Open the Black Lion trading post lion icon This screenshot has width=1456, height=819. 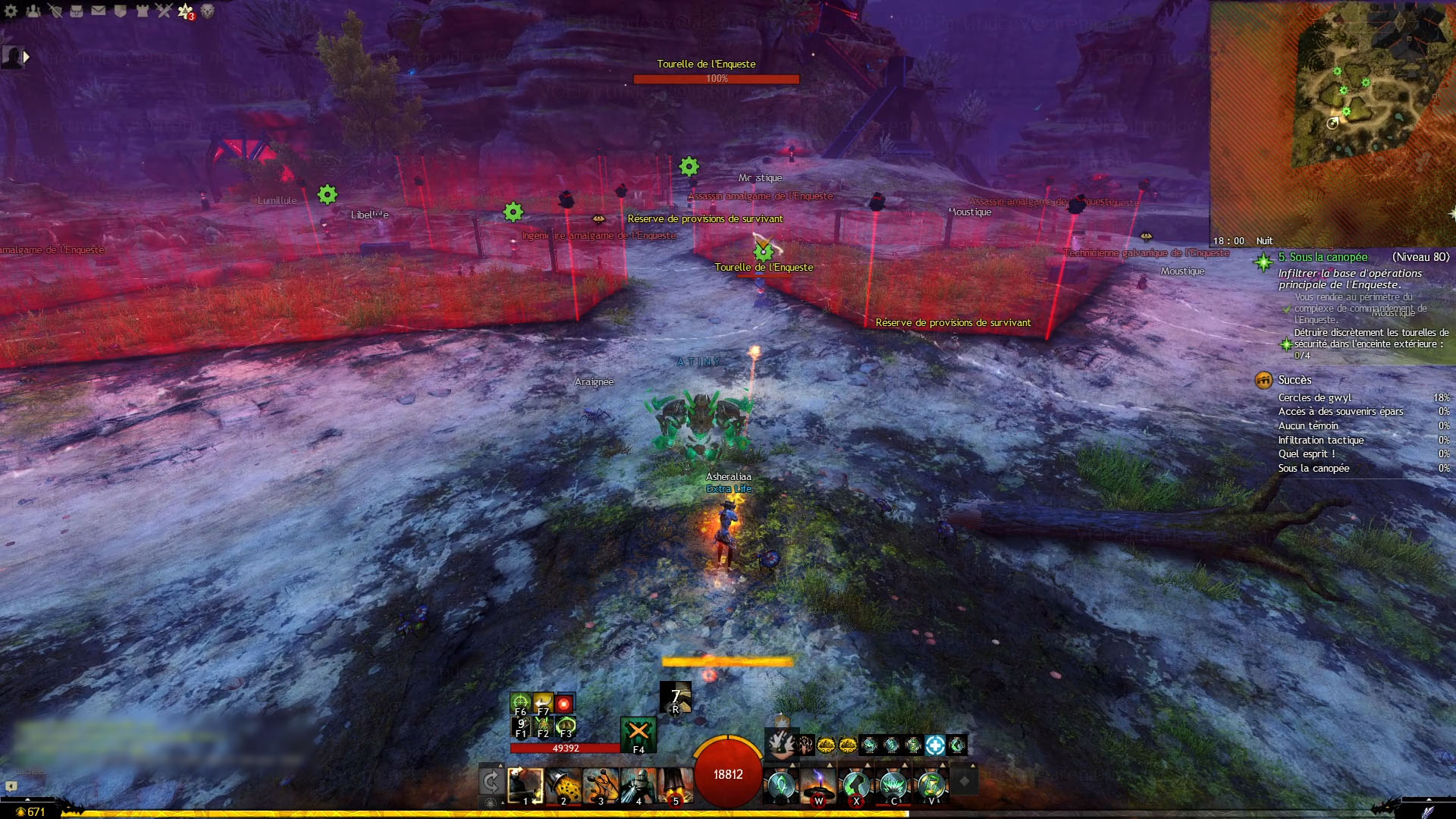tap(207, 11)
